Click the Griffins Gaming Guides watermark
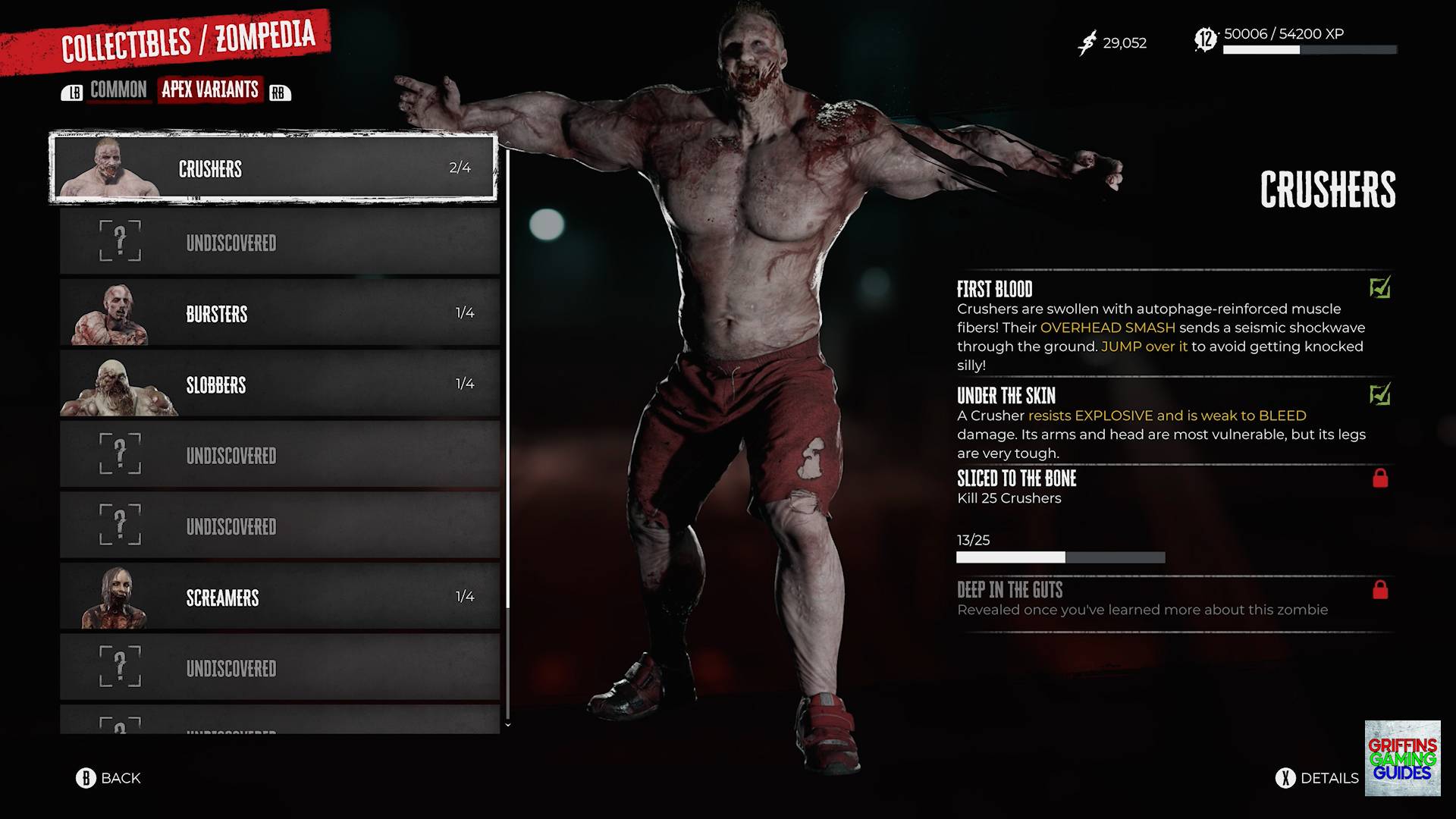The image size is (1456, 819). (x=1402, y=758)
